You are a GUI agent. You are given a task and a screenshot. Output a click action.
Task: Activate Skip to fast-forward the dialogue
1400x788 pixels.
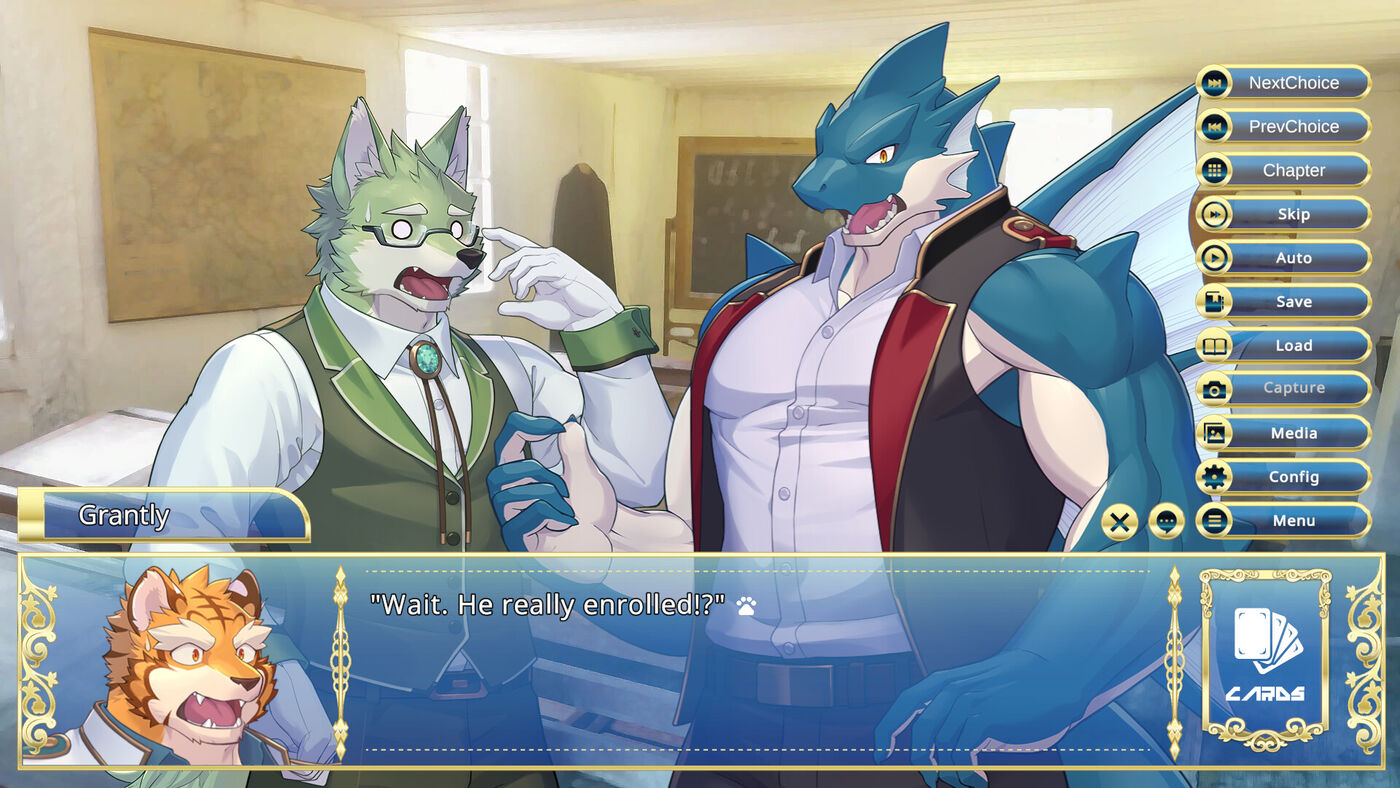(x=1284, y=214)
